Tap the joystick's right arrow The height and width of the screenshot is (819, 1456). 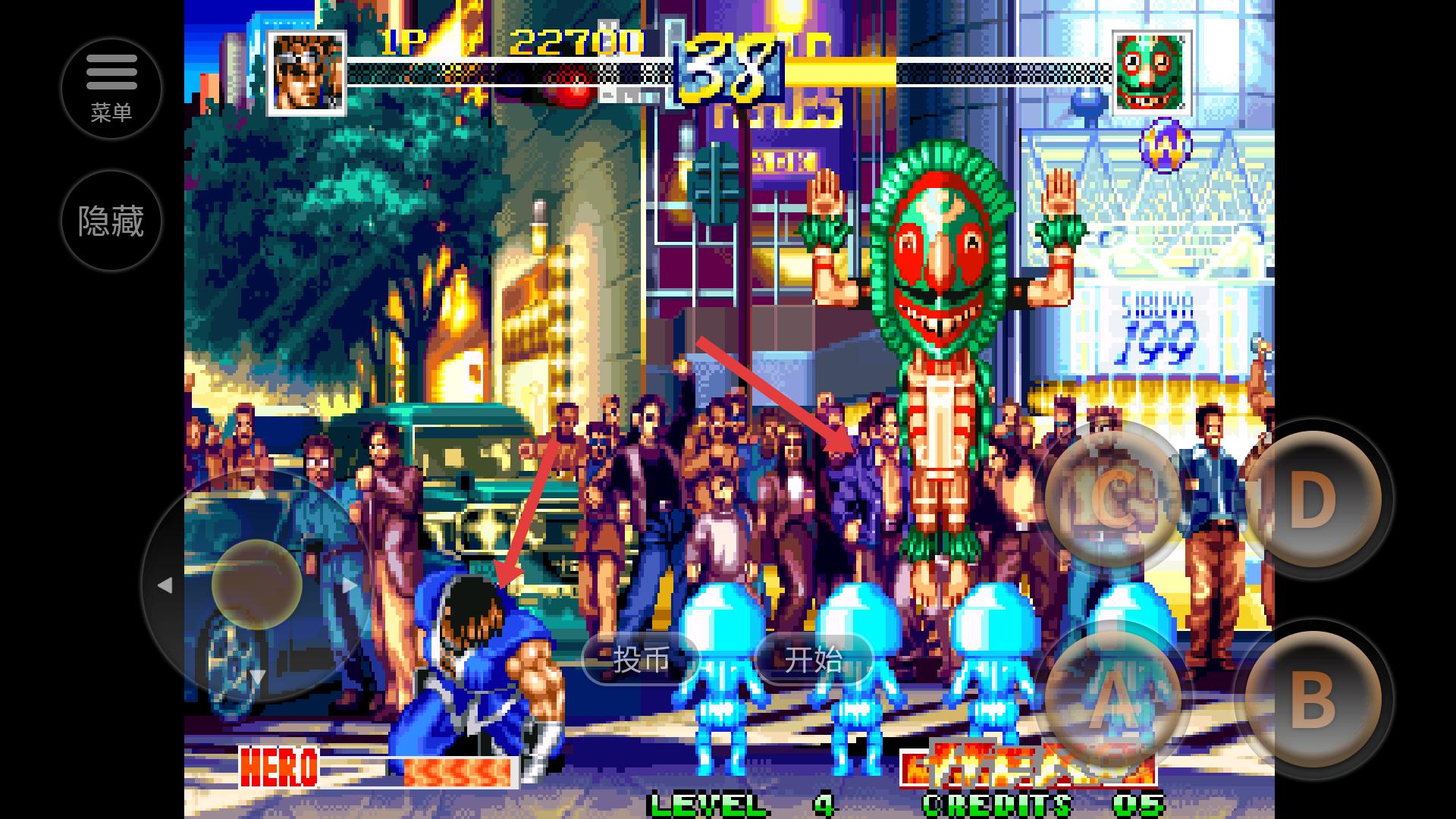pyautogui.click(x=350, y=585)
